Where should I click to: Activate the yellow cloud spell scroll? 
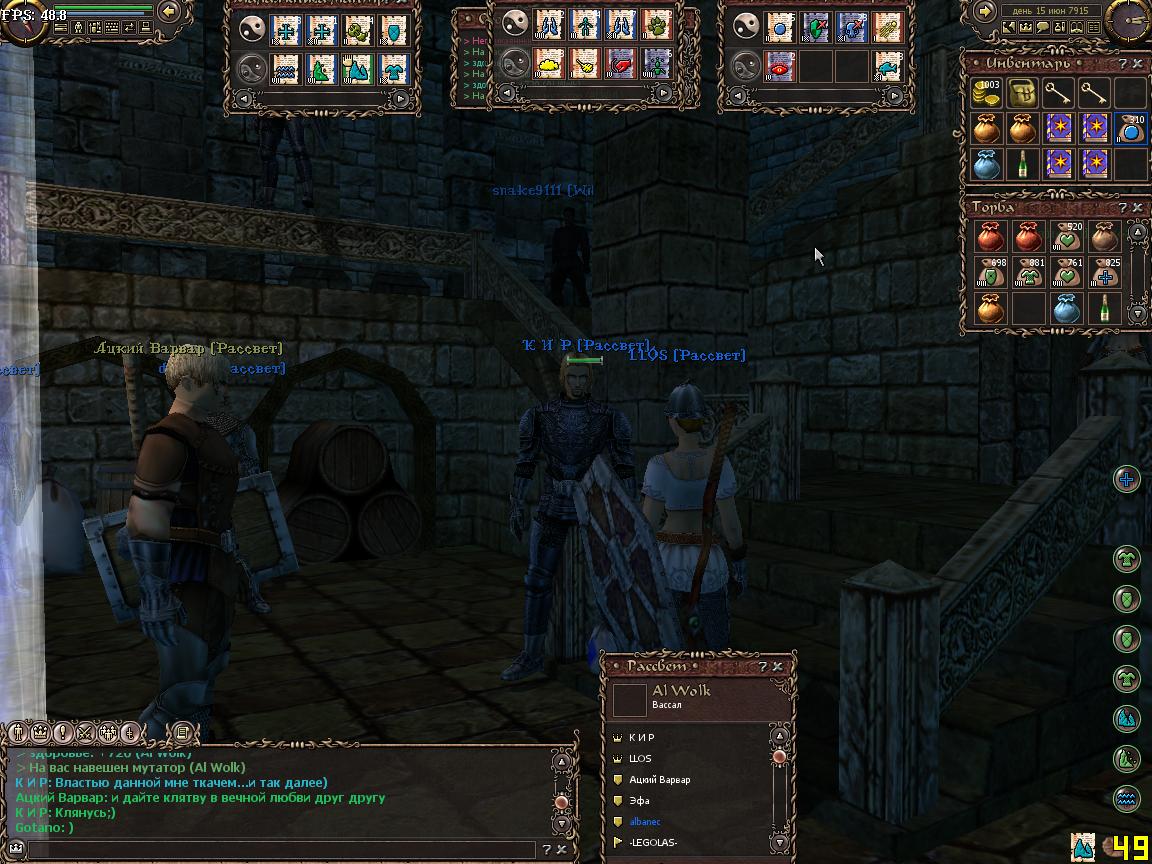click(x=549, y=65)
